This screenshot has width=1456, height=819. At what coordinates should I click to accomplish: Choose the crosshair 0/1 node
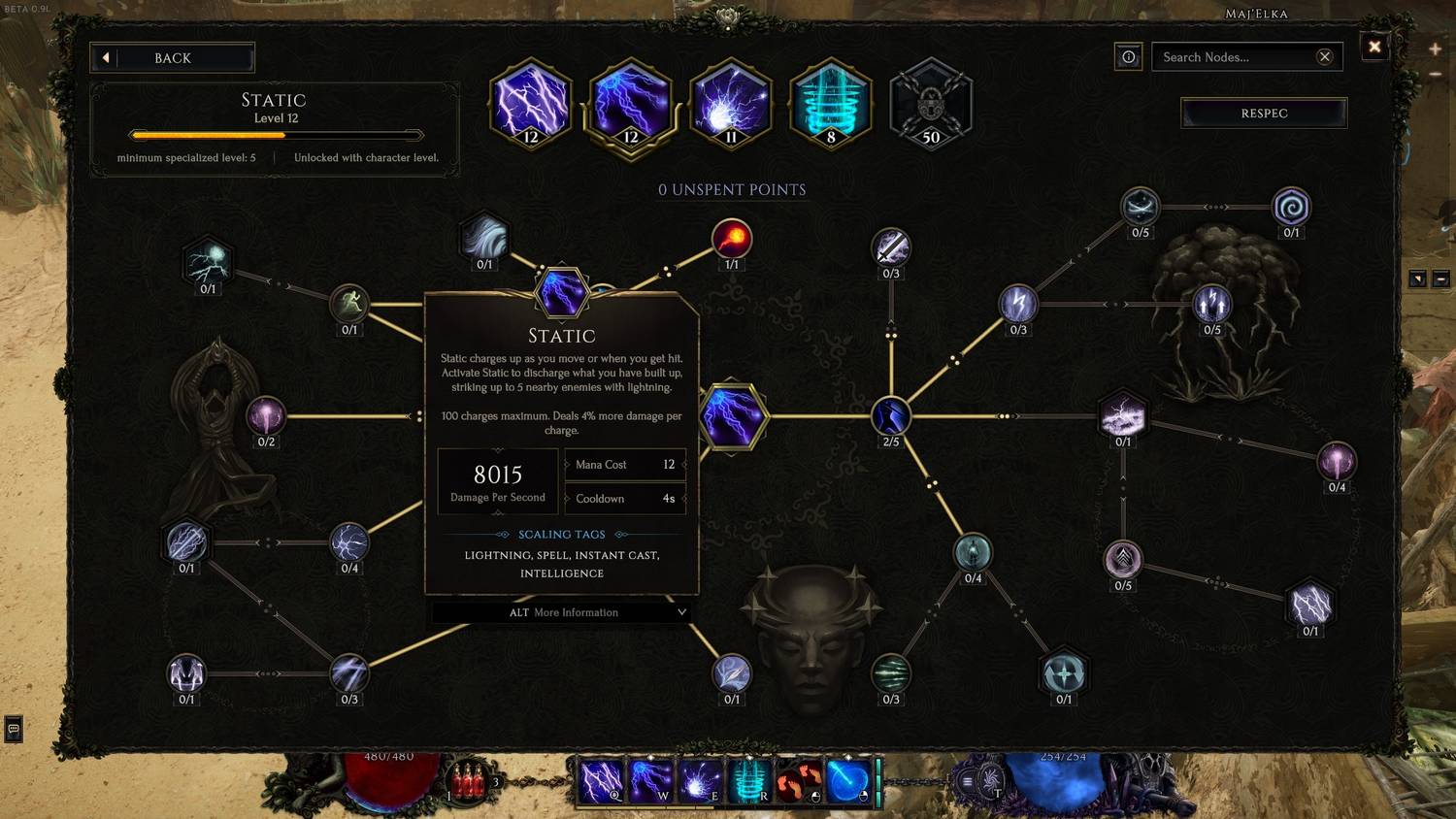[1064, 673]
